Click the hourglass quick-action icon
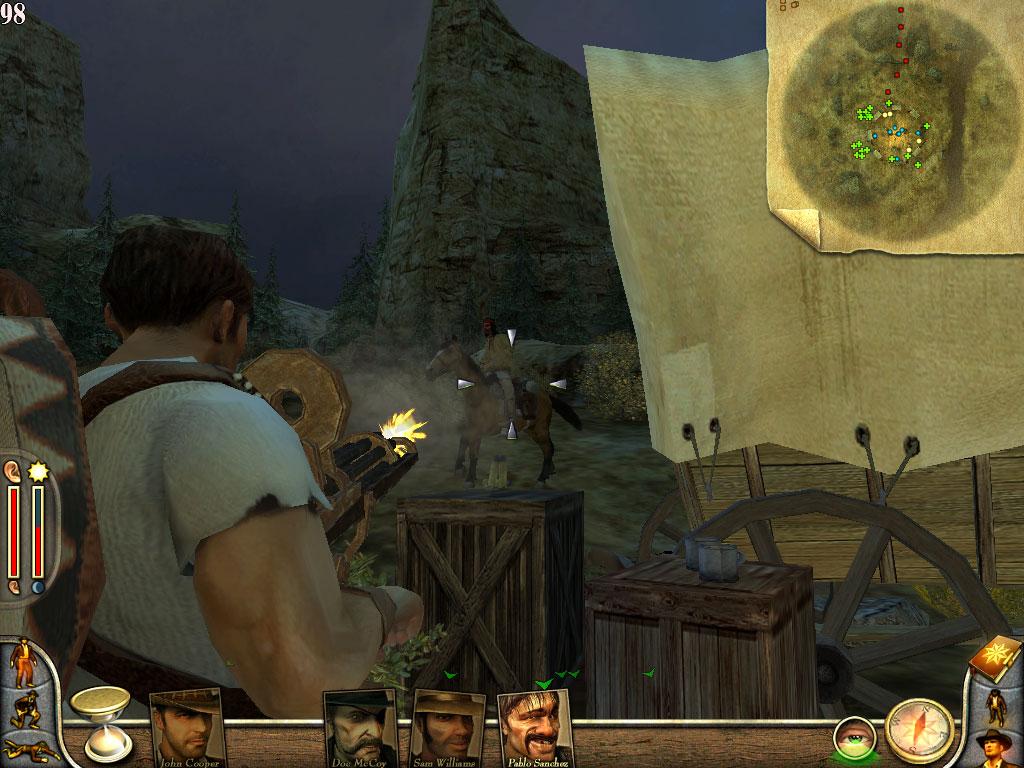 tap(107, 724)
